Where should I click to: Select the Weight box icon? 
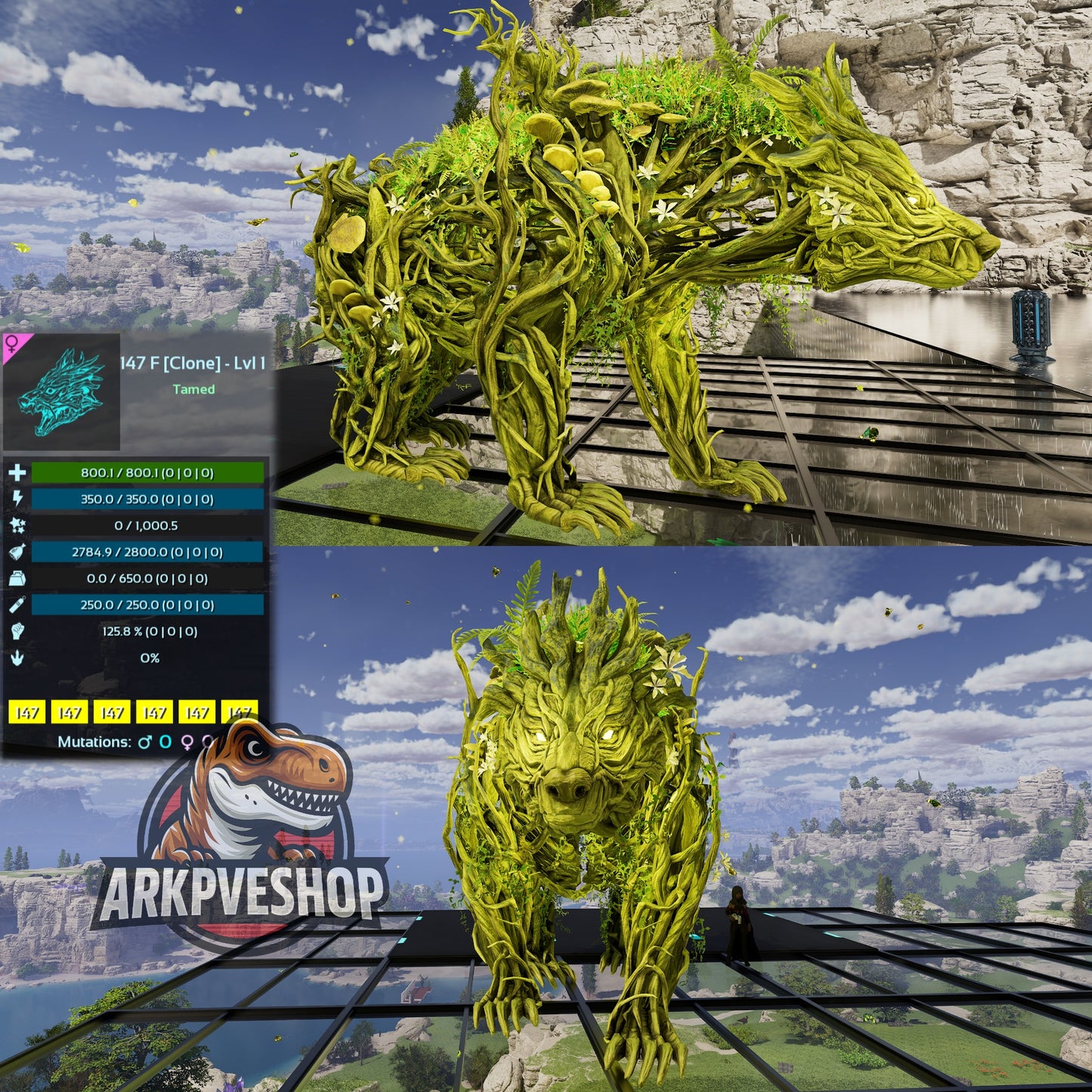point(18,577)
